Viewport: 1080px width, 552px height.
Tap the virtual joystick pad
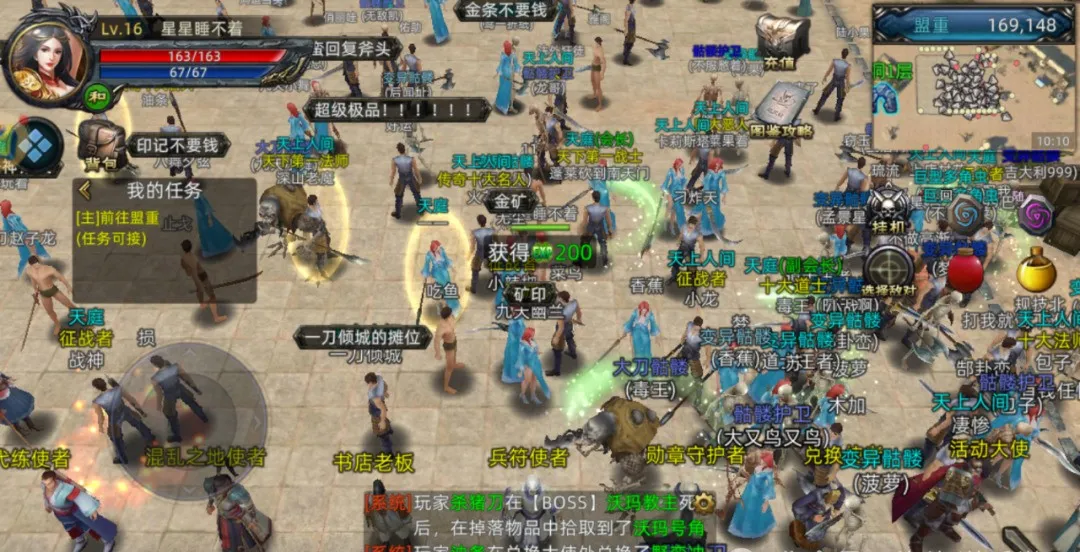[x=193, y=414]
